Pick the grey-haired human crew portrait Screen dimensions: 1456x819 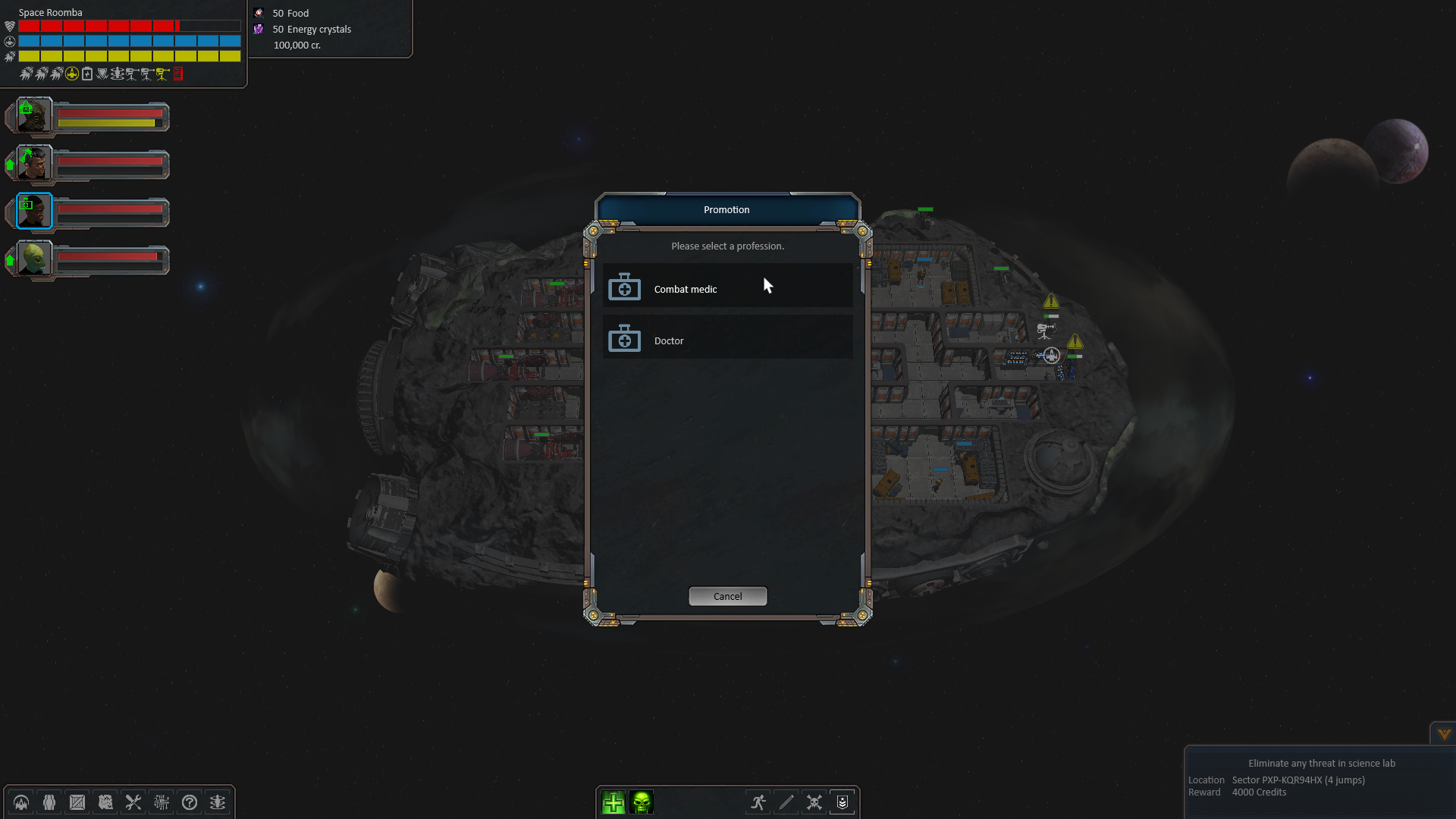(x=34, y=164)
